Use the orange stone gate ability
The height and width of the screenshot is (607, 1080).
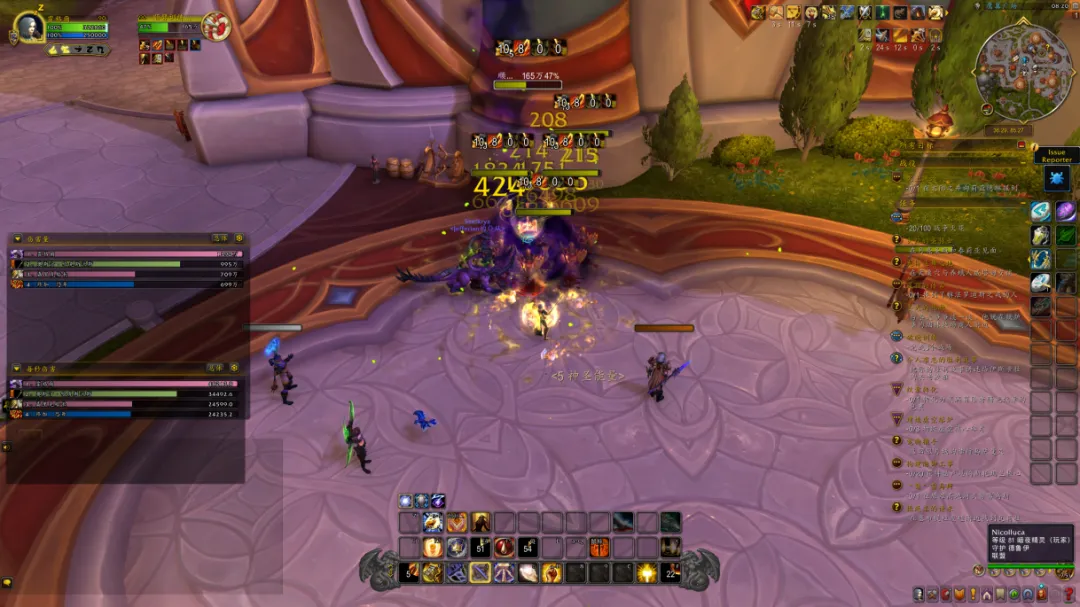pos(599,547)
